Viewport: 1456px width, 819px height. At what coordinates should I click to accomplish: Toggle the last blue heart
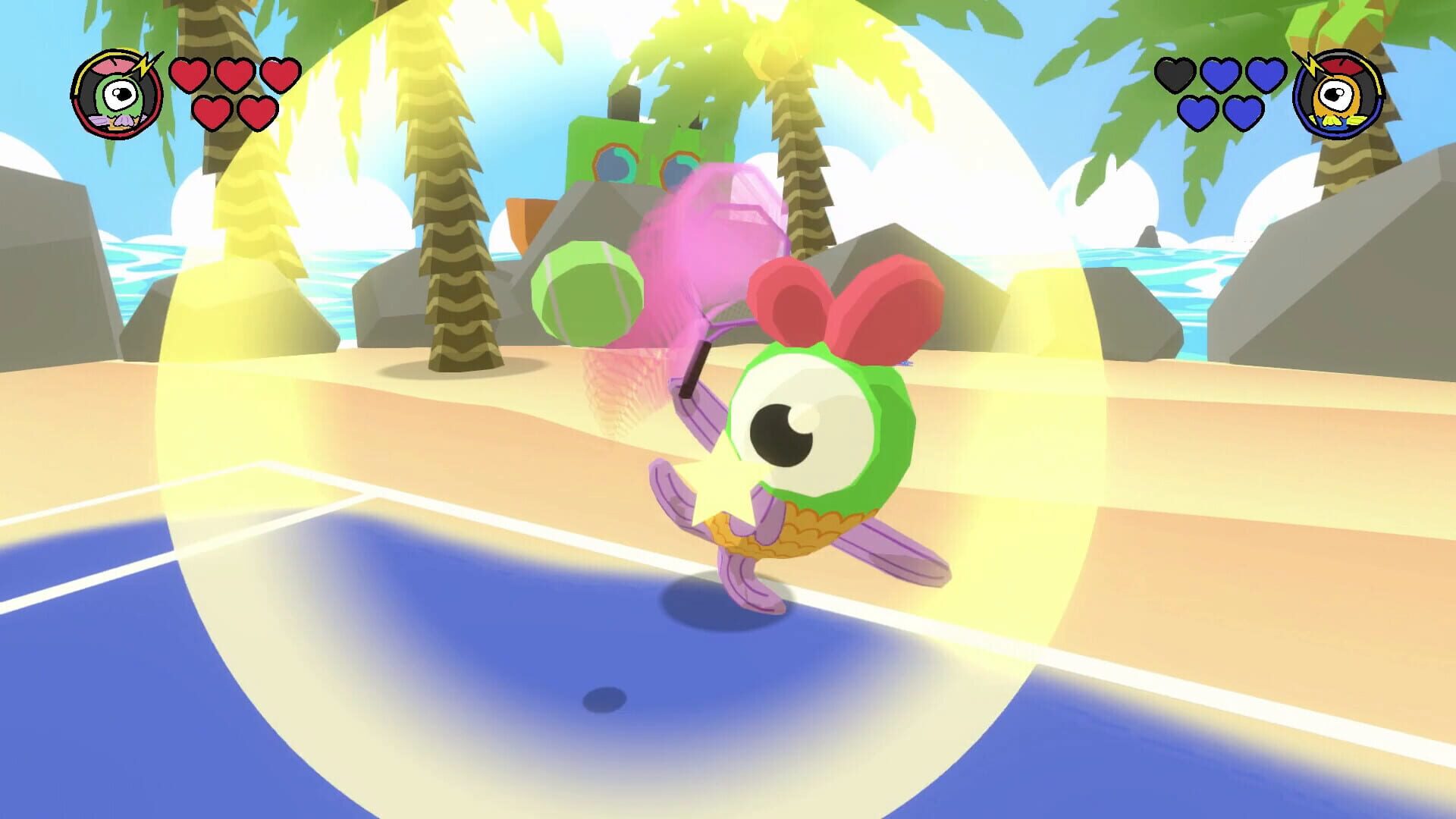1242,115
